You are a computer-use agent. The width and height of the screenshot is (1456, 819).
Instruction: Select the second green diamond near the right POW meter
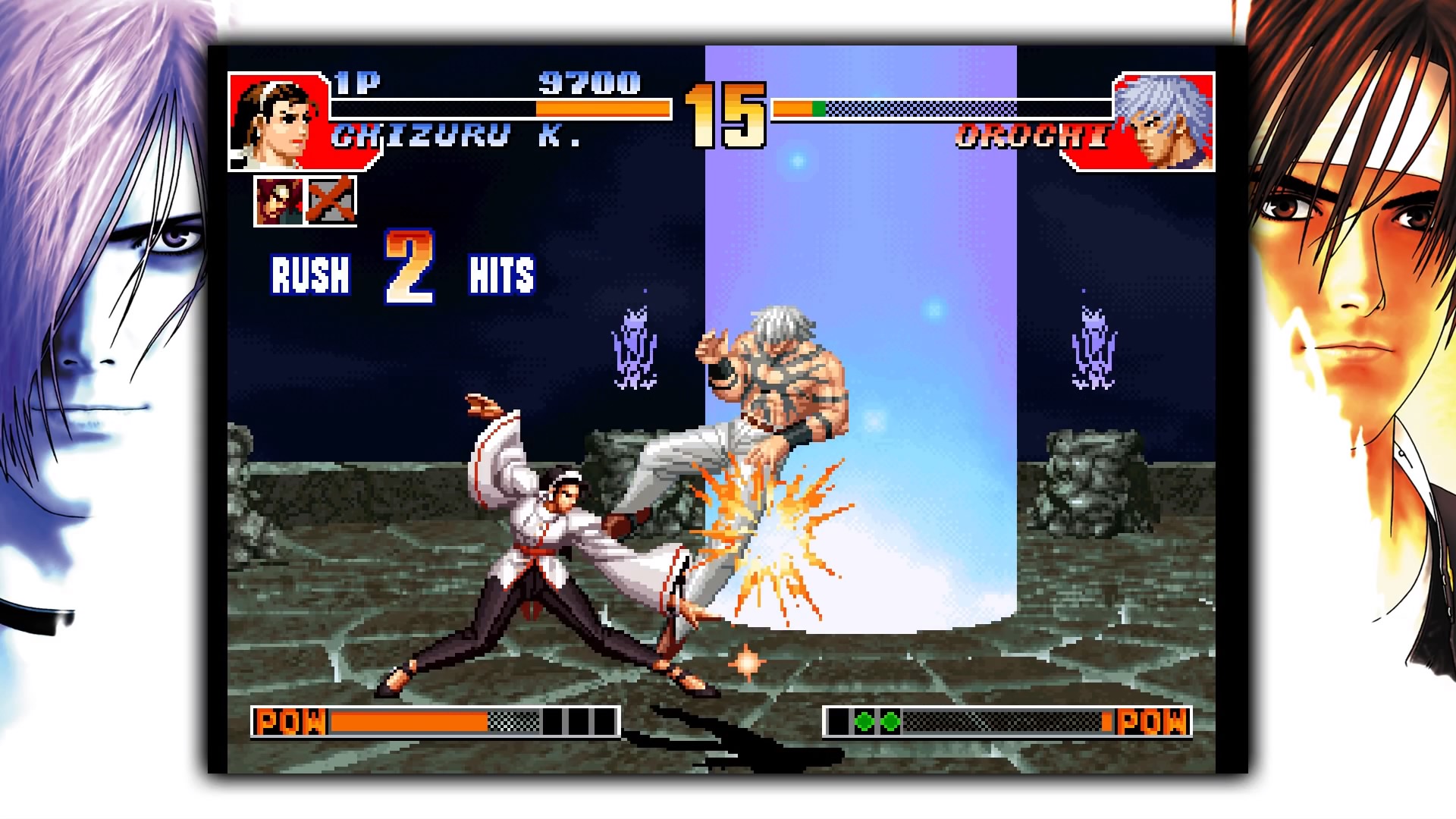890,721
